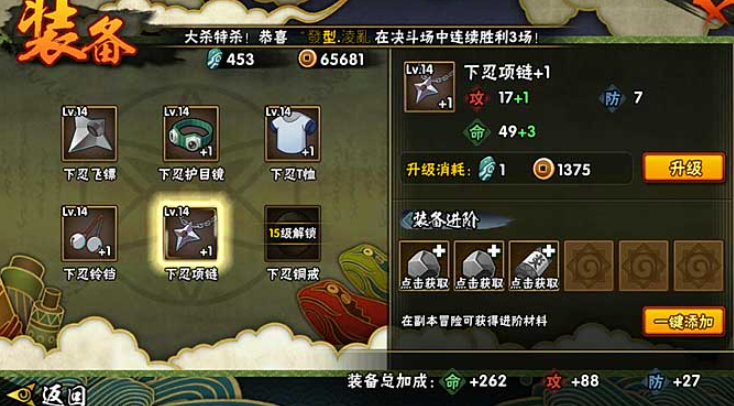The image size is (734, 406).
Task: Choose the 下忍护目镜 goggles slot
Action: tap(190, 134)
